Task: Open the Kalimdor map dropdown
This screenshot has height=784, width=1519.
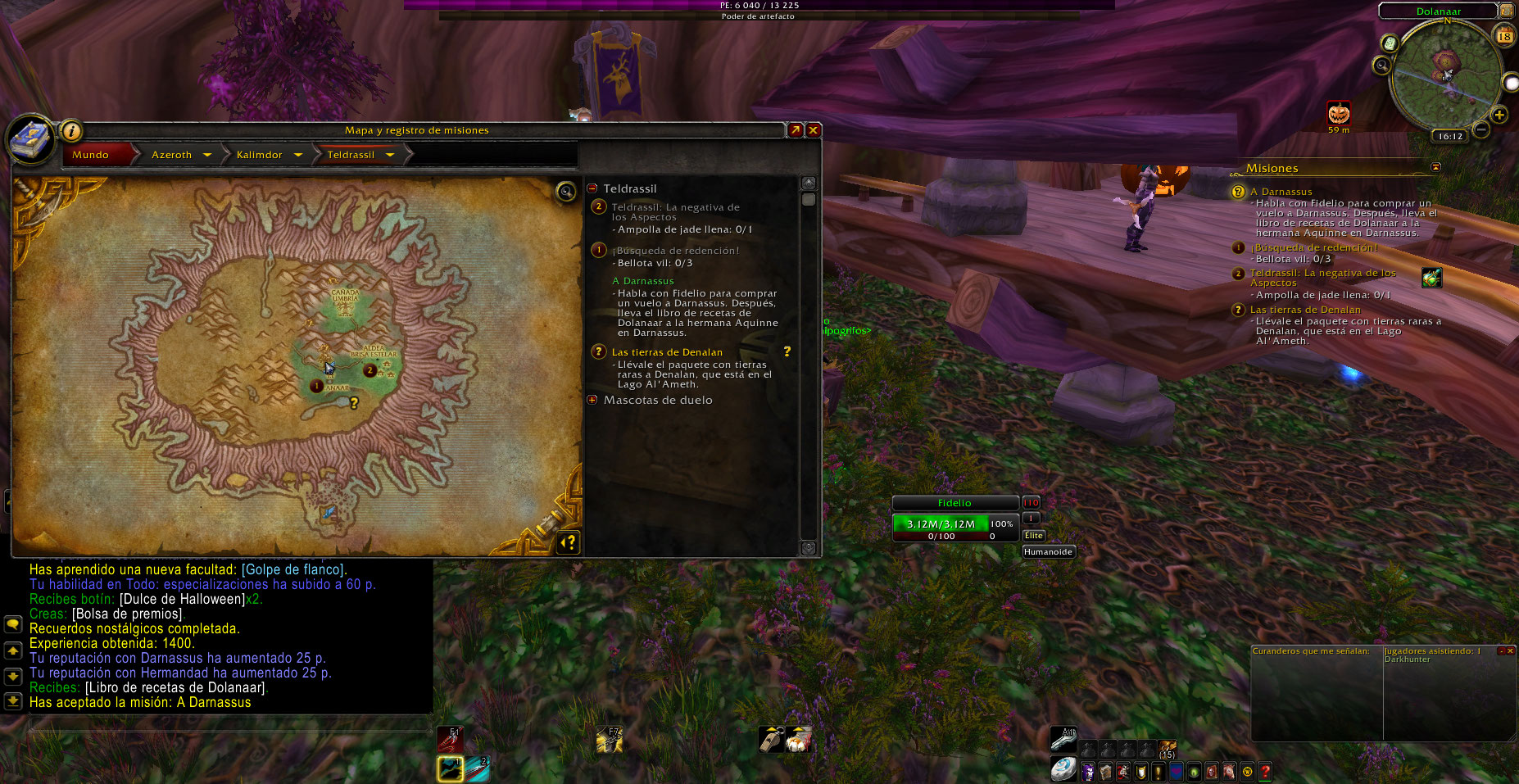Action: tap(298, 155)
